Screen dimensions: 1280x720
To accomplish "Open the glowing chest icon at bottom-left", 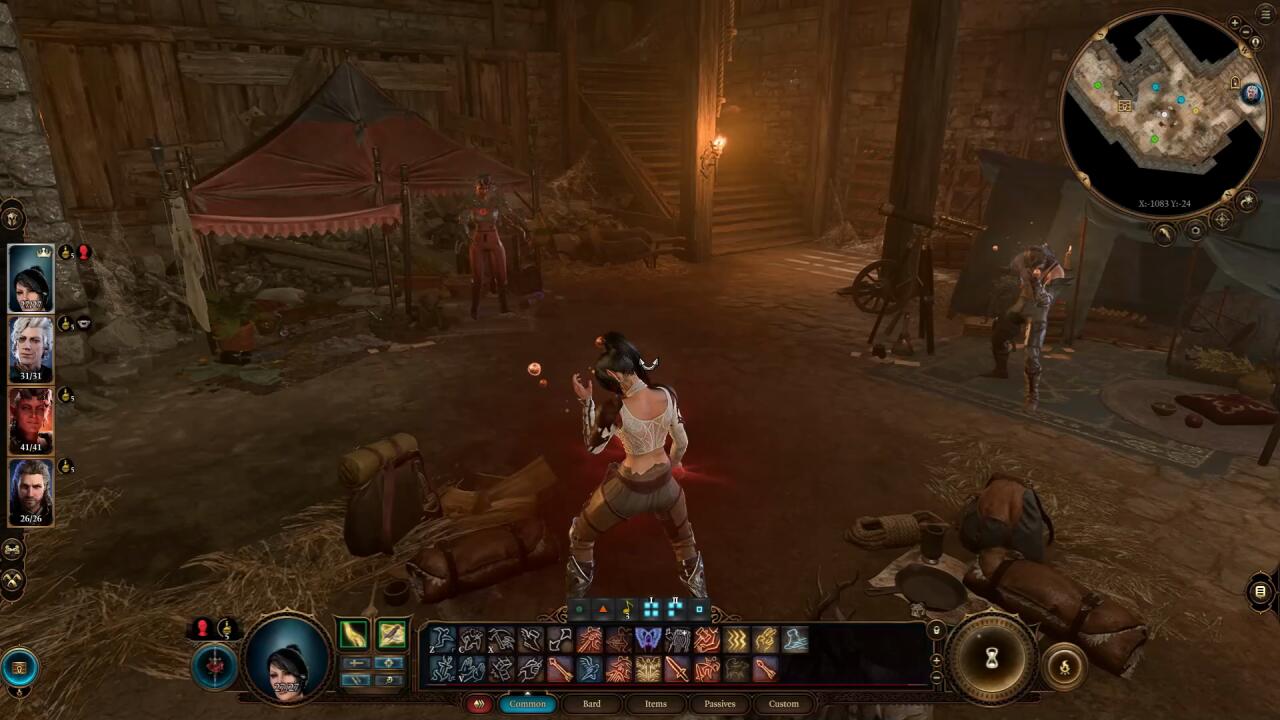I will tap(20, 667).
